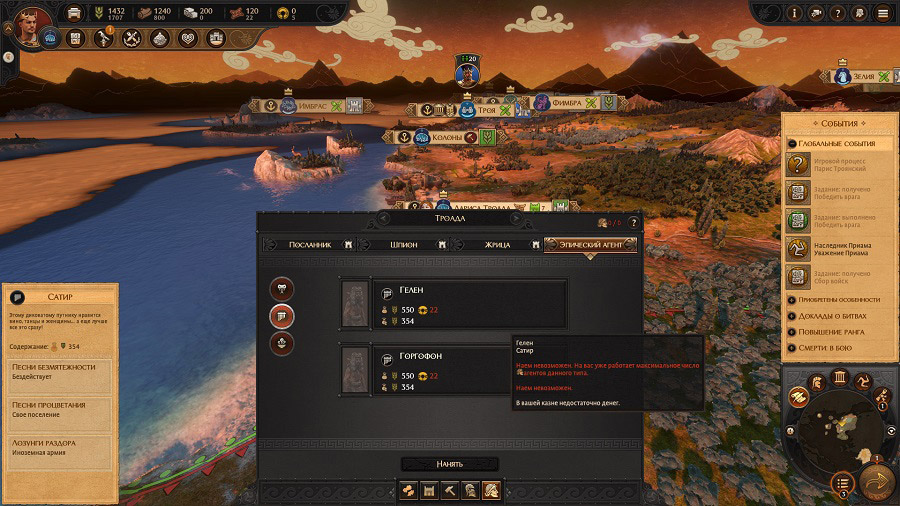Select the Жрица agent tab

pyautogui.click(x=497, y=244)
